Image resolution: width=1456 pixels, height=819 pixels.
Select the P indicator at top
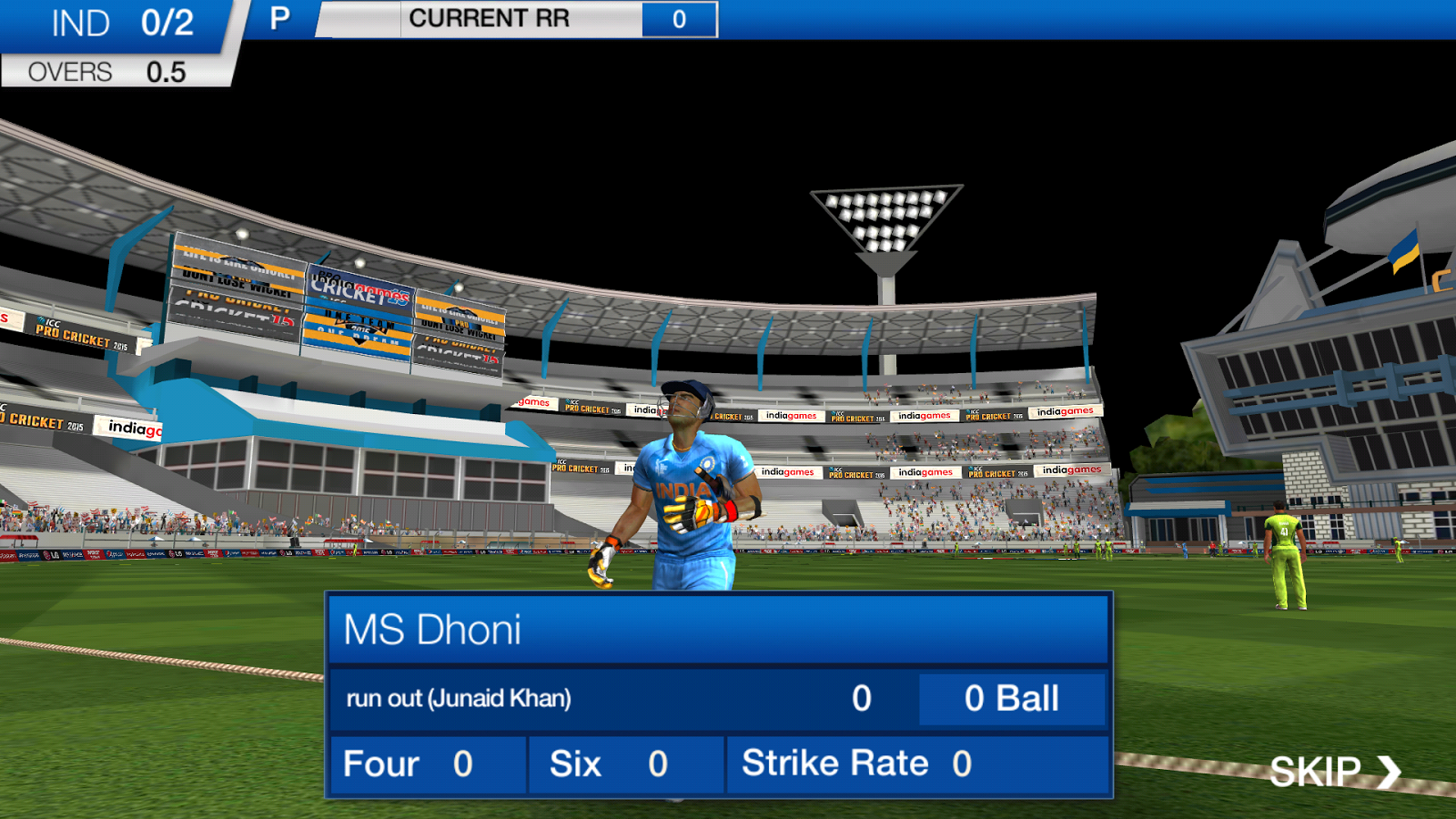(278, 18)
